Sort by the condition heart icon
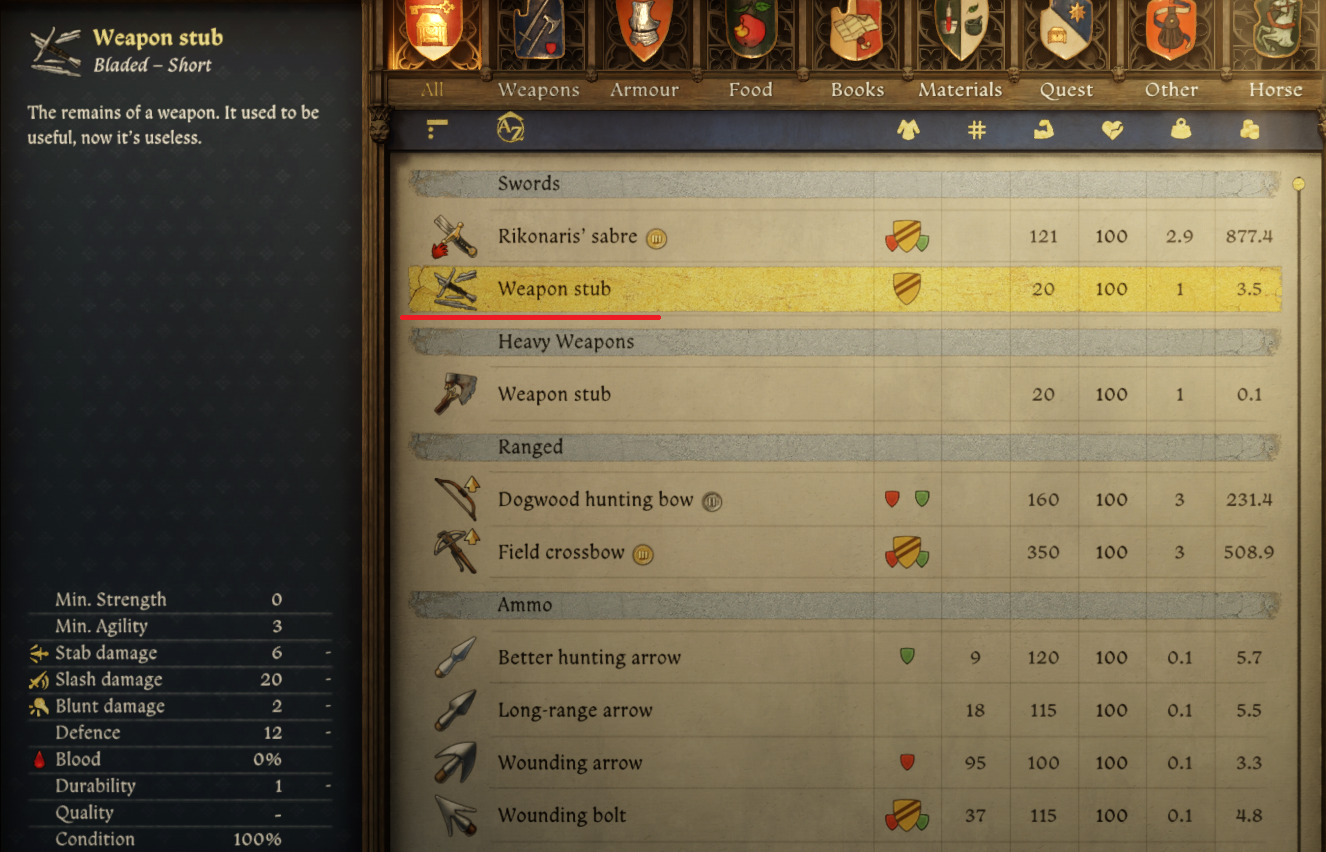Image resolution: width=1326 pixels, height=852 pixels. [x=1112, y=129]
